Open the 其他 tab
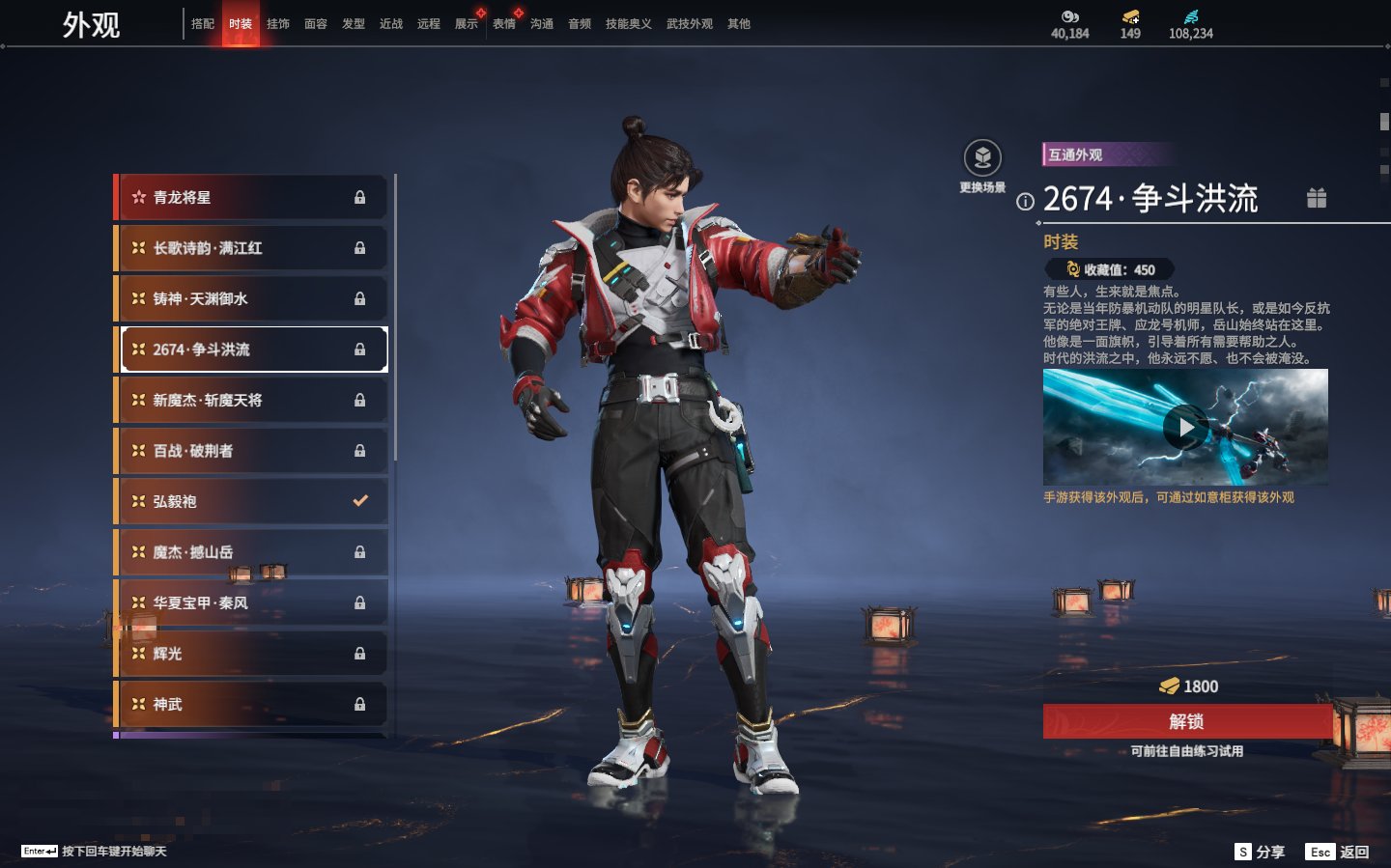The width and height of the screenshot is (1391, 868). pos(739,24)
